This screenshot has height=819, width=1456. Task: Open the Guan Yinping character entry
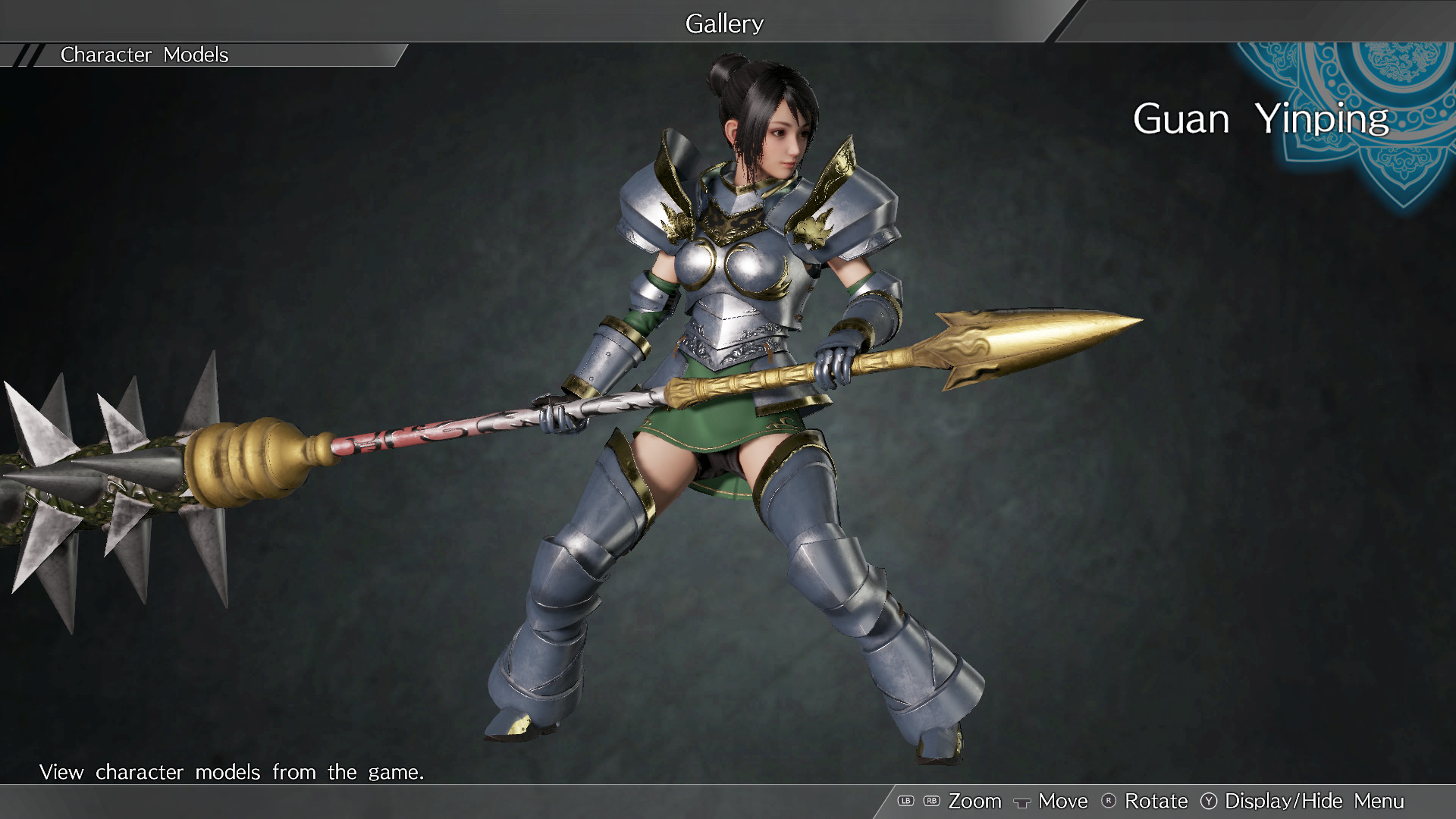pos(1262,119)
